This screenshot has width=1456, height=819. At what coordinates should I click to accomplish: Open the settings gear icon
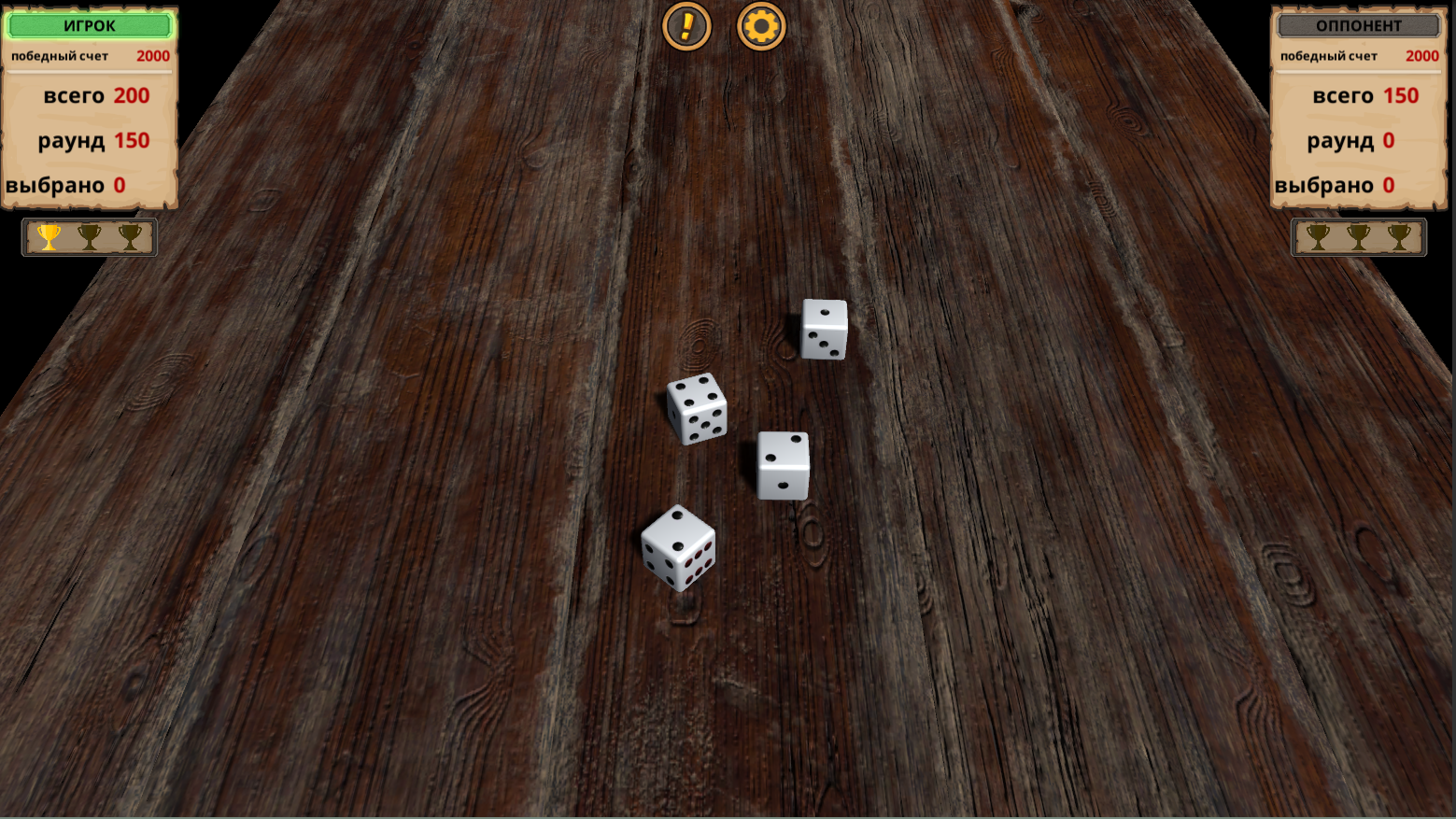pyautogui.click(x=760, y=27)
